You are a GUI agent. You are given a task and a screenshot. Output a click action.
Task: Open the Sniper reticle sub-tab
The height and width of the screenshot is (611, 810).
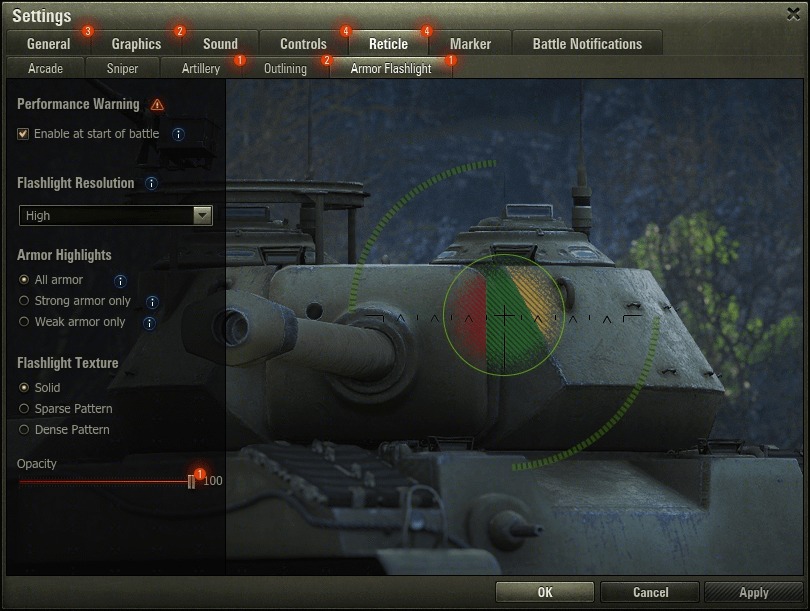pos(122,69)
